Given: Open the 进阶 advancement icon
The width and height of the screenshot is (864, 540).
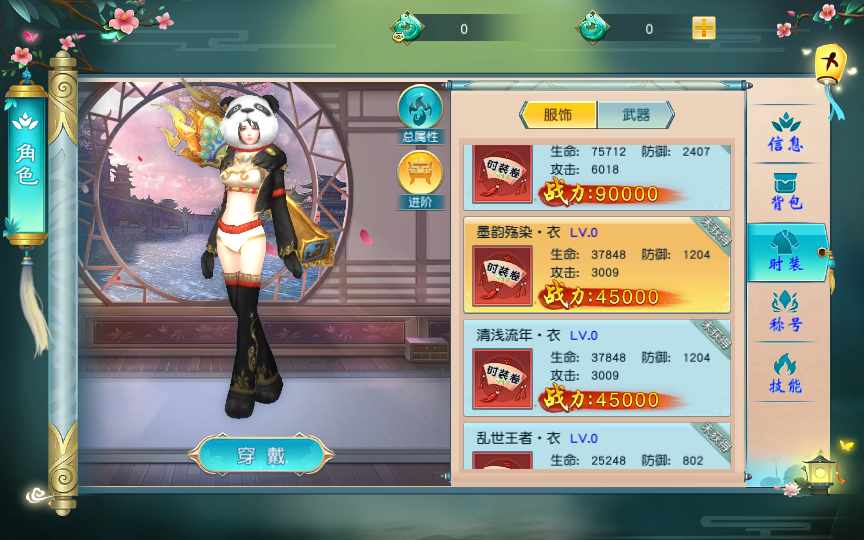Looking at the screenshot, I should [x=420, y=178].
